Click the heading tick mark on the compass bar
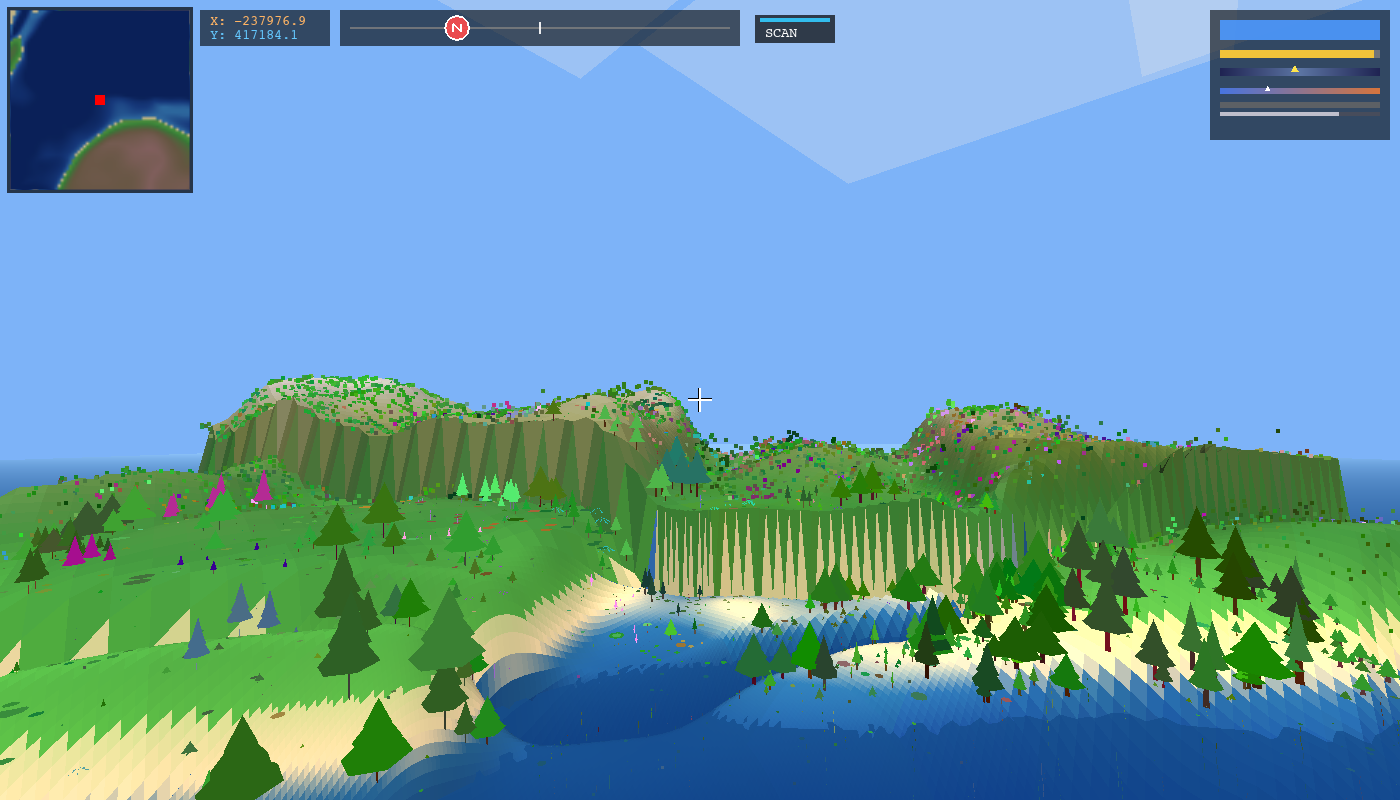 (x=540, y=27)
